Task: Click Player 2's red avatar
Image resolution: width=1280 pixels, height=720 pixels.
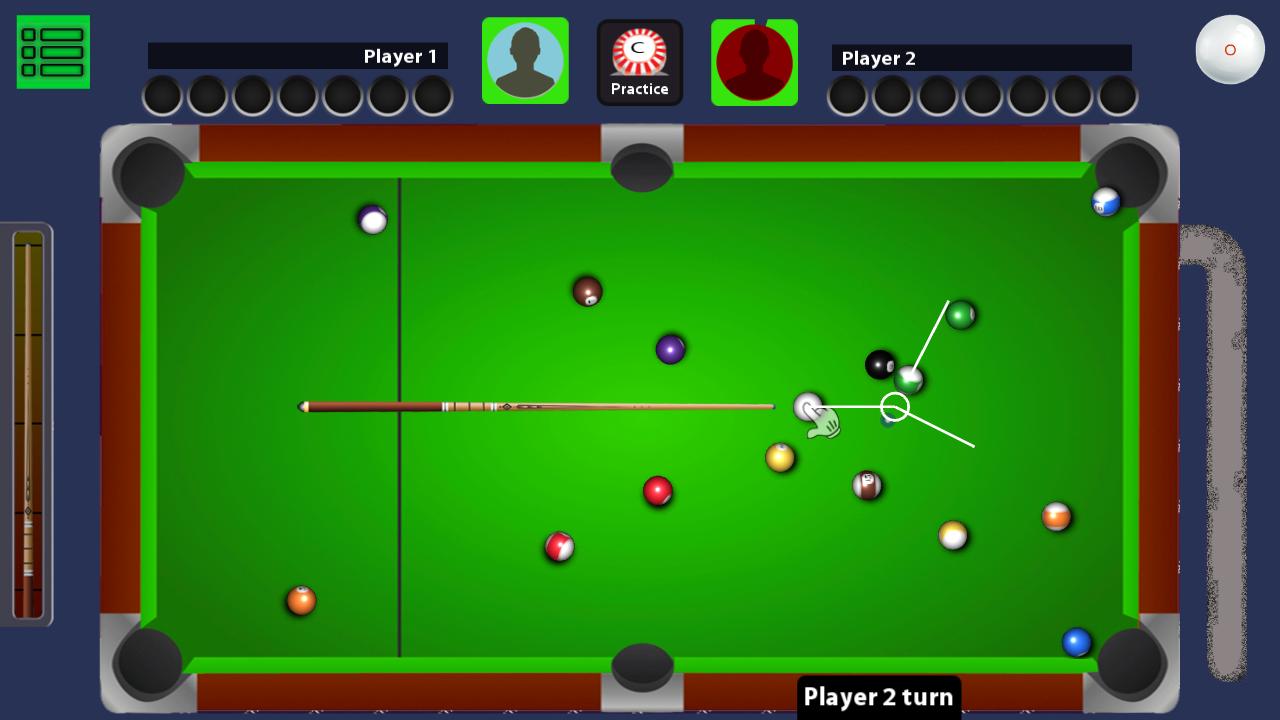Action: pyautogui.click(x=755, y=62)
